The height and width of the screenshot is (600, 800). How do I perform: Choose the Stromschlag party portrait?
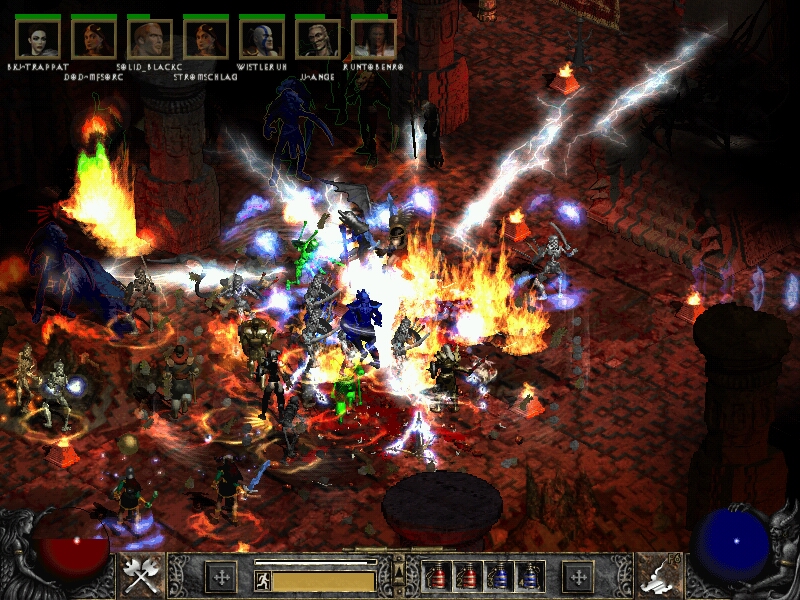[206, 39]
